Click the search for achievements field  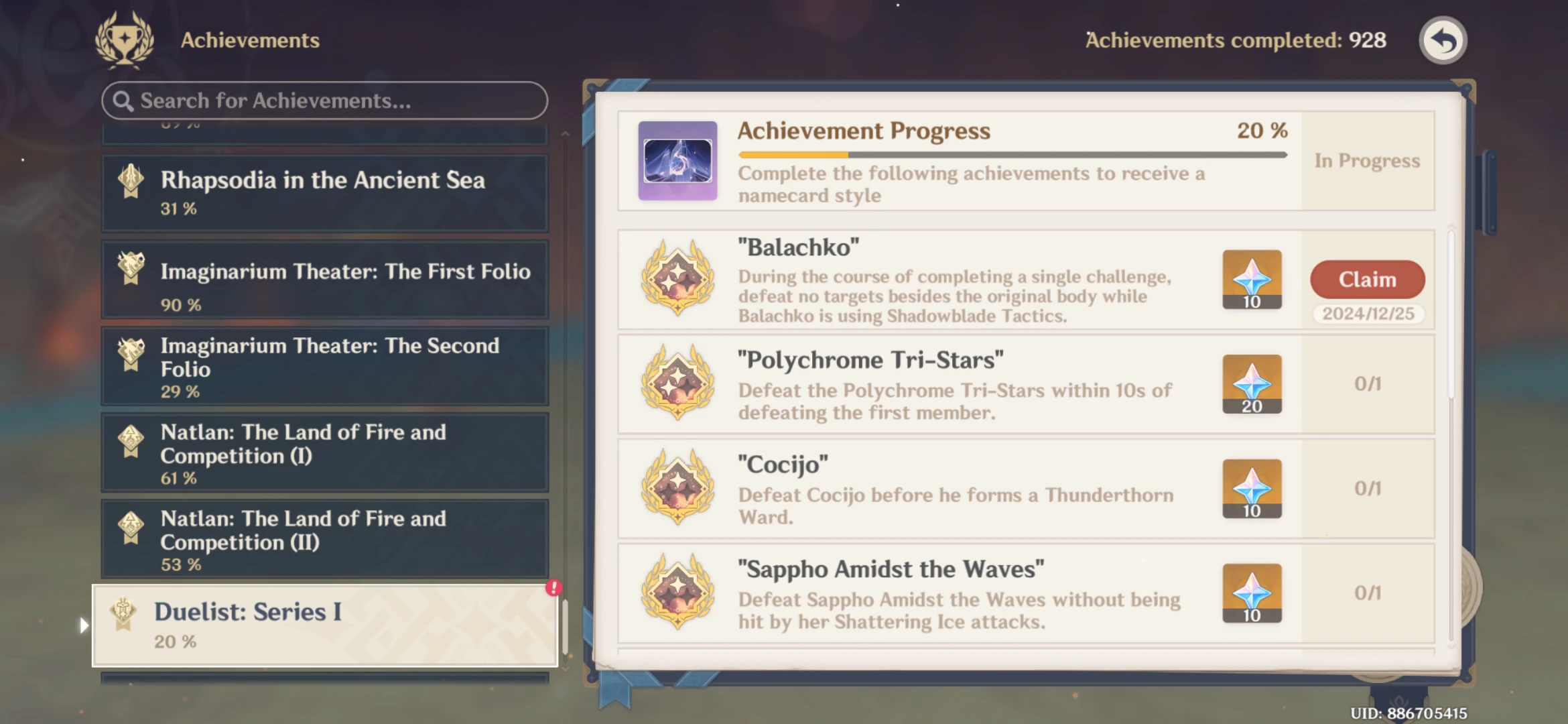point(324,101)
